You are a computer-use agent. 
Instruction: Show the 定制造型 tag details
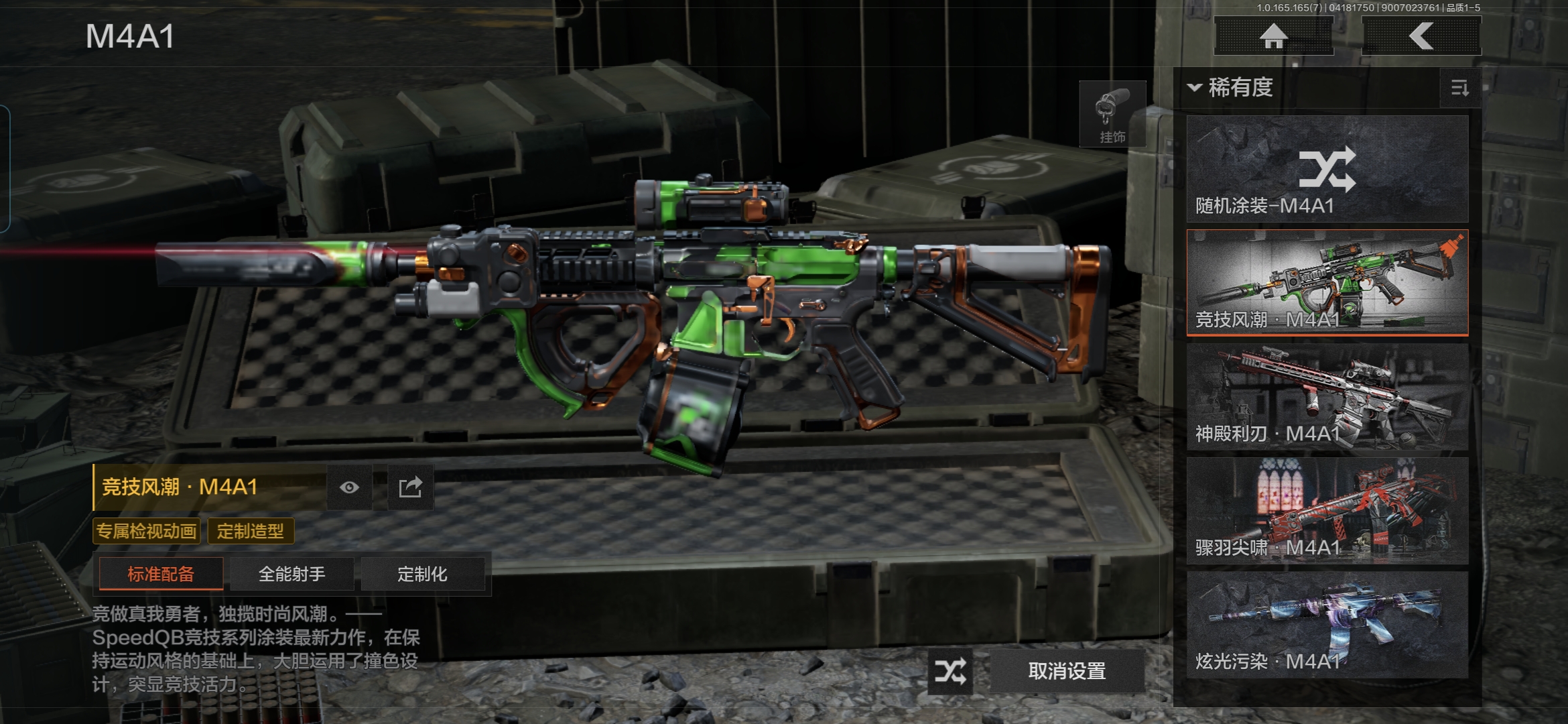tap(251, 532)
